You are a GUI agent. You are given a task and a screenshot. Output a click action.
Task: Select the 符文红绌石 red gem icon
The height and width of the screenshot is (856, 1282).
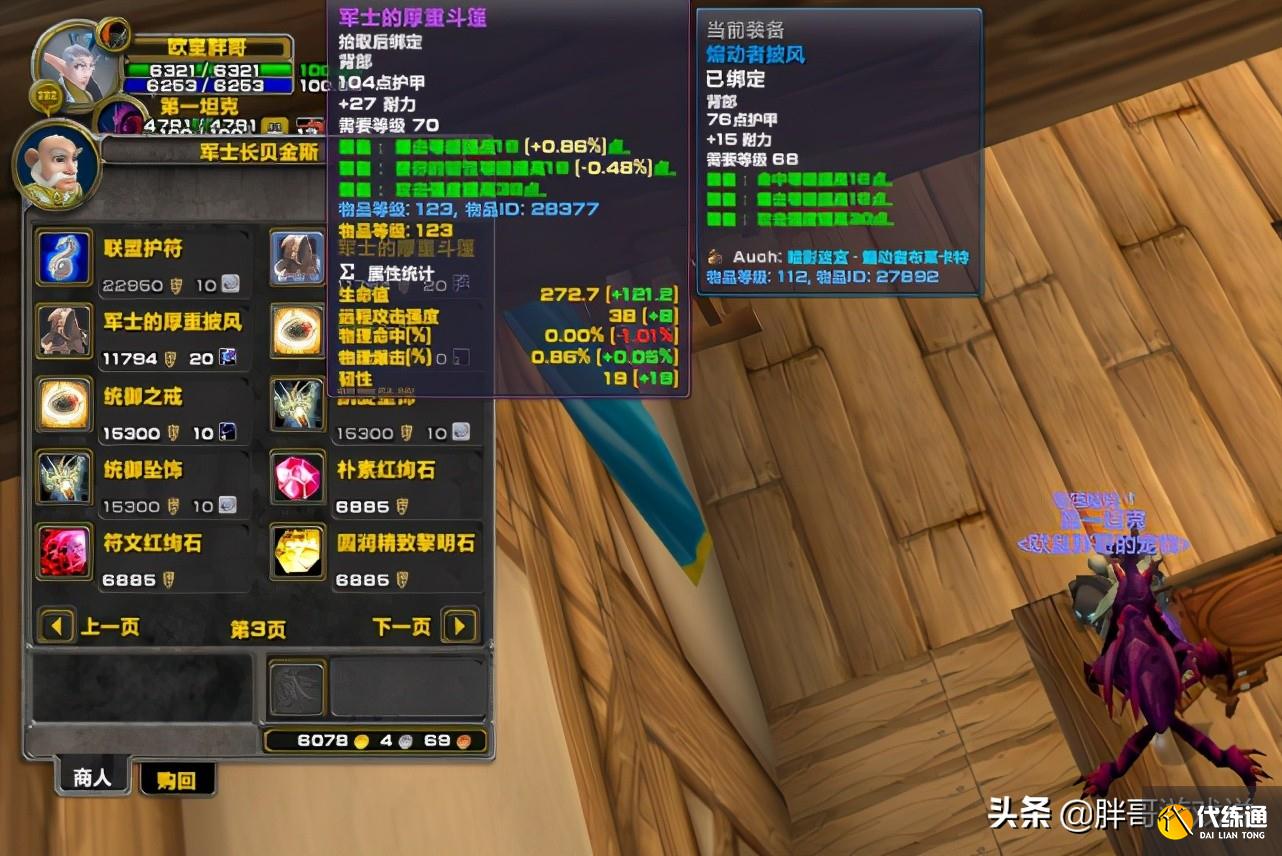coord(63,552)
